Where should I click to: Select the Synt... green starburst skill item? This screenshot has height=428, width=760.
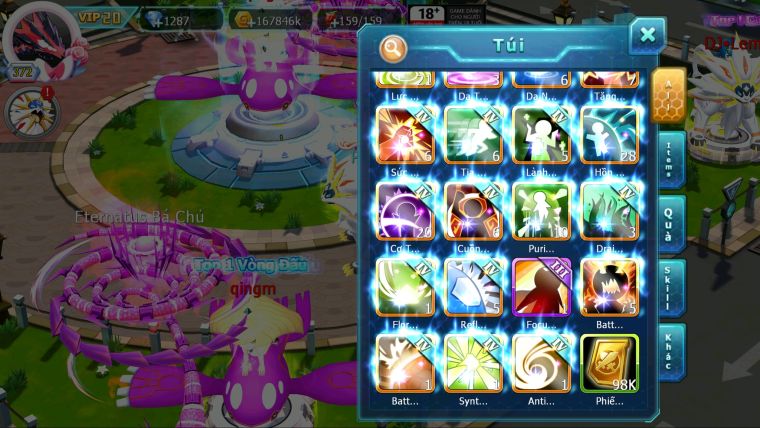click(x=473, y=363)
